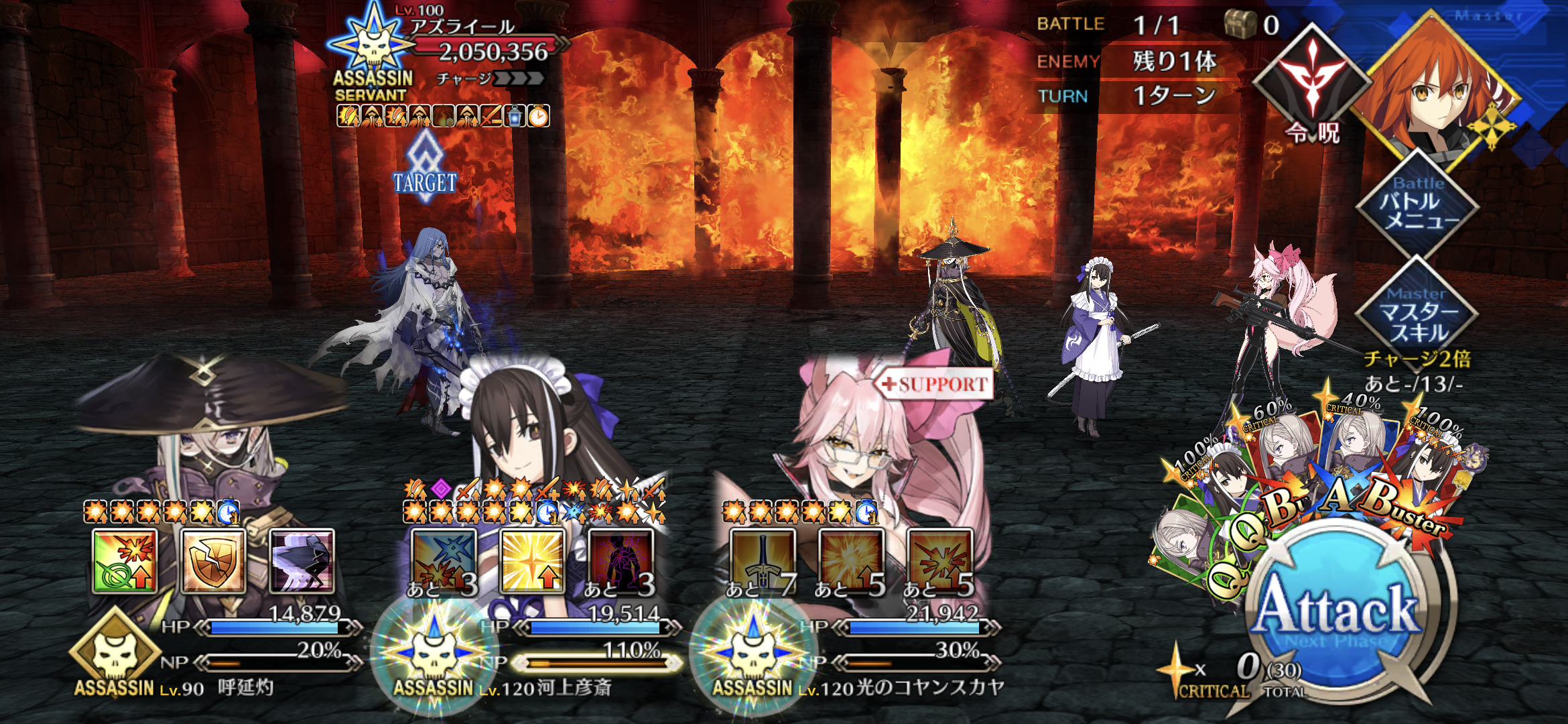This screenshot has width=1568, height=724.
Task: Select 河上彦斎's crossed-blades skill on cooldown
Action: 444,562
